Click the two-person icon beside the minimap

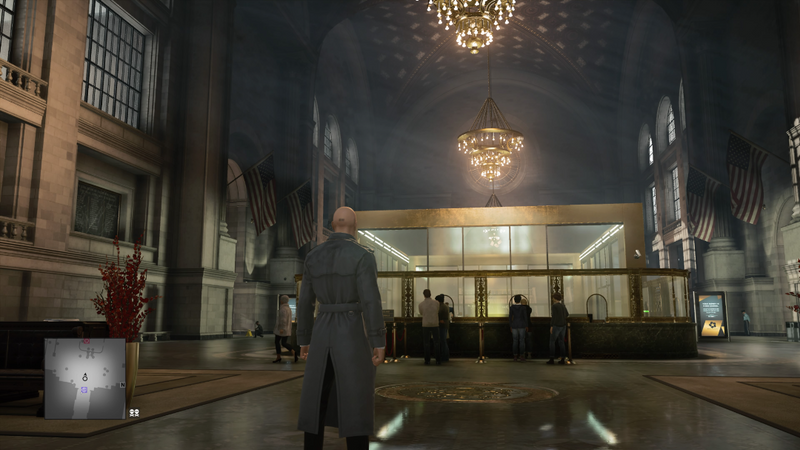134,410
